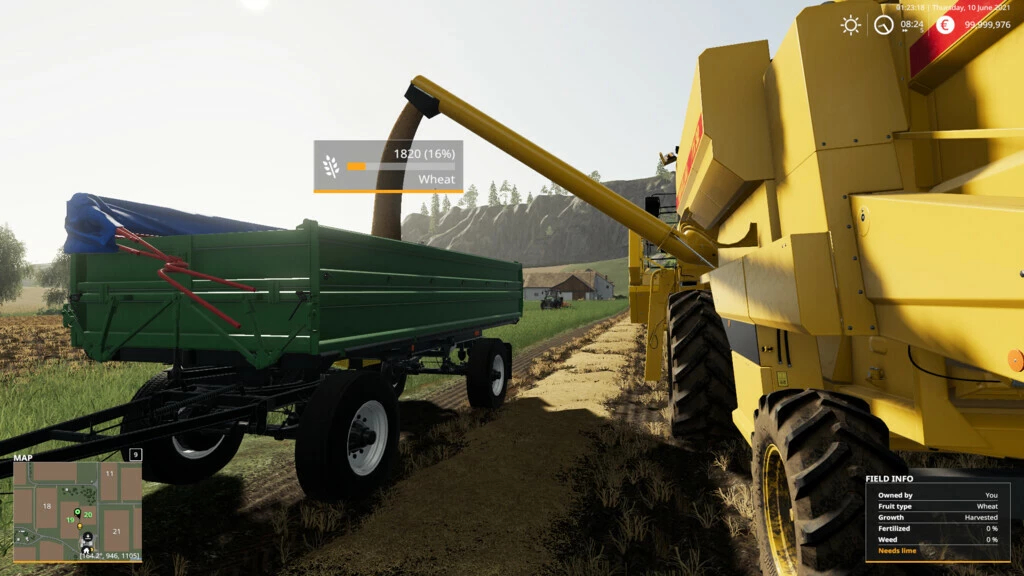Click the sun weather icon
The image size is (1024, 576).
[850, 25]
